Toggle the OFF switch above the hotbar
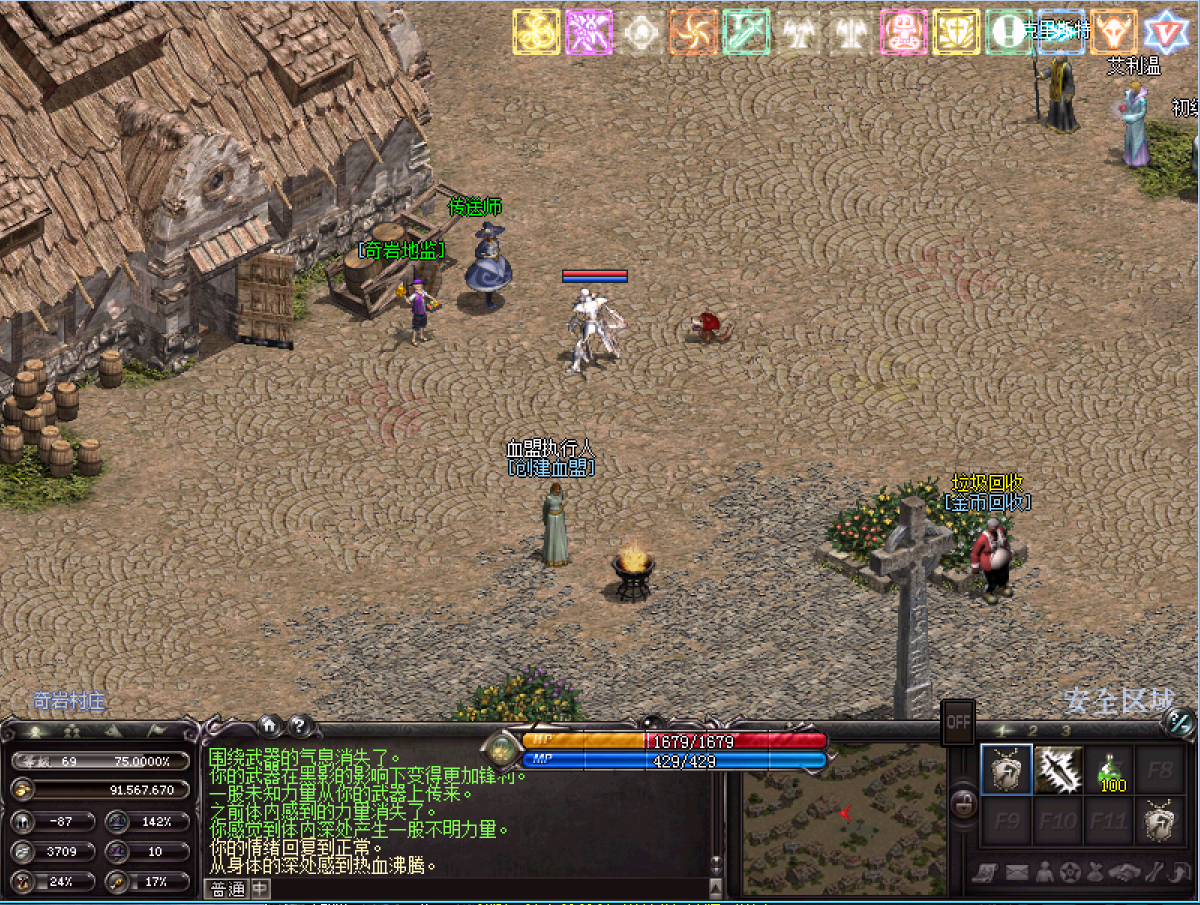This screenshot has height=905, width=1200. [959, 720]
